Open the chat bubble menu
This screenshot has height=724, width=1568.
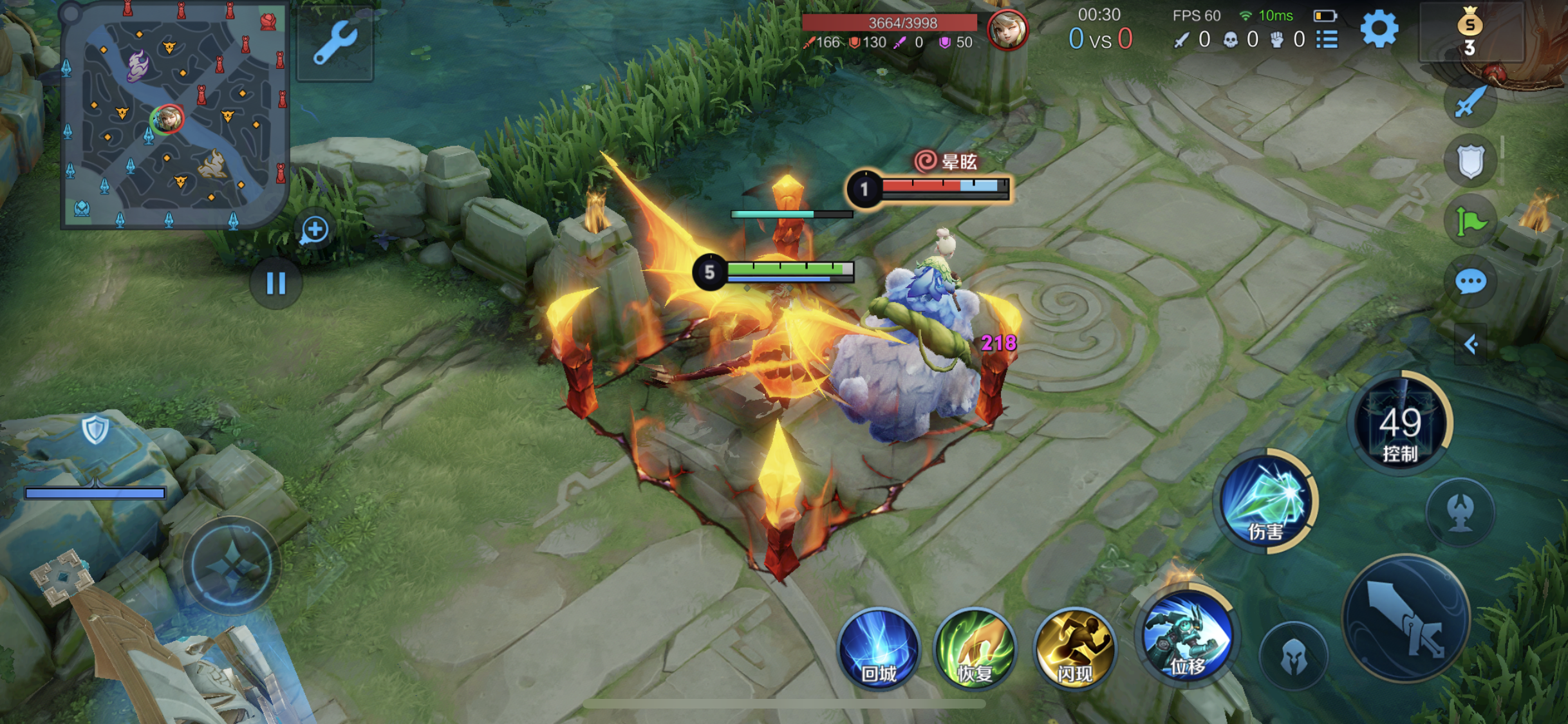(1470, 282)
